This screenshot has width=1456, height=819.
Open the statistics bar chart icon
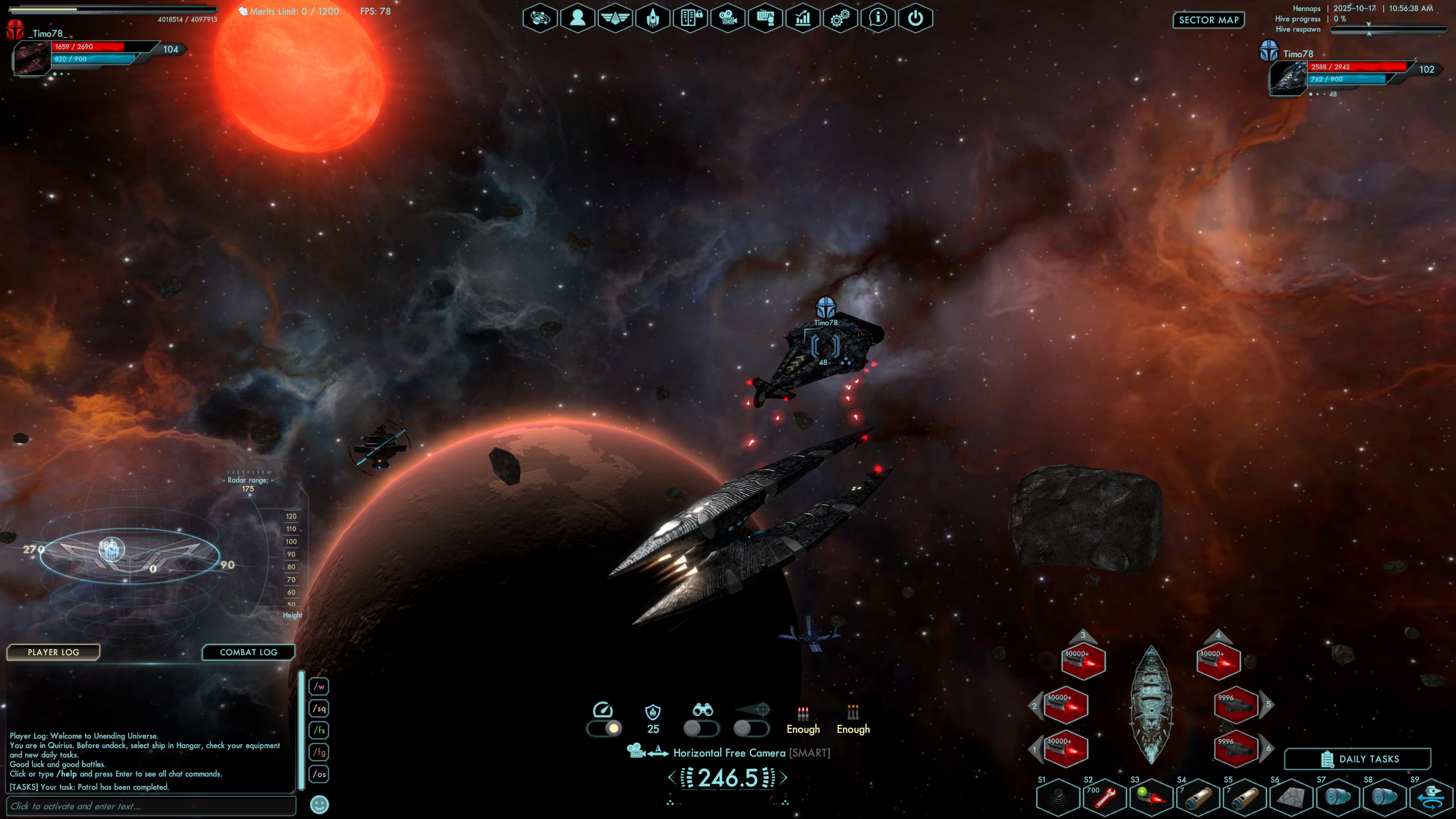[x=803, y=18]
